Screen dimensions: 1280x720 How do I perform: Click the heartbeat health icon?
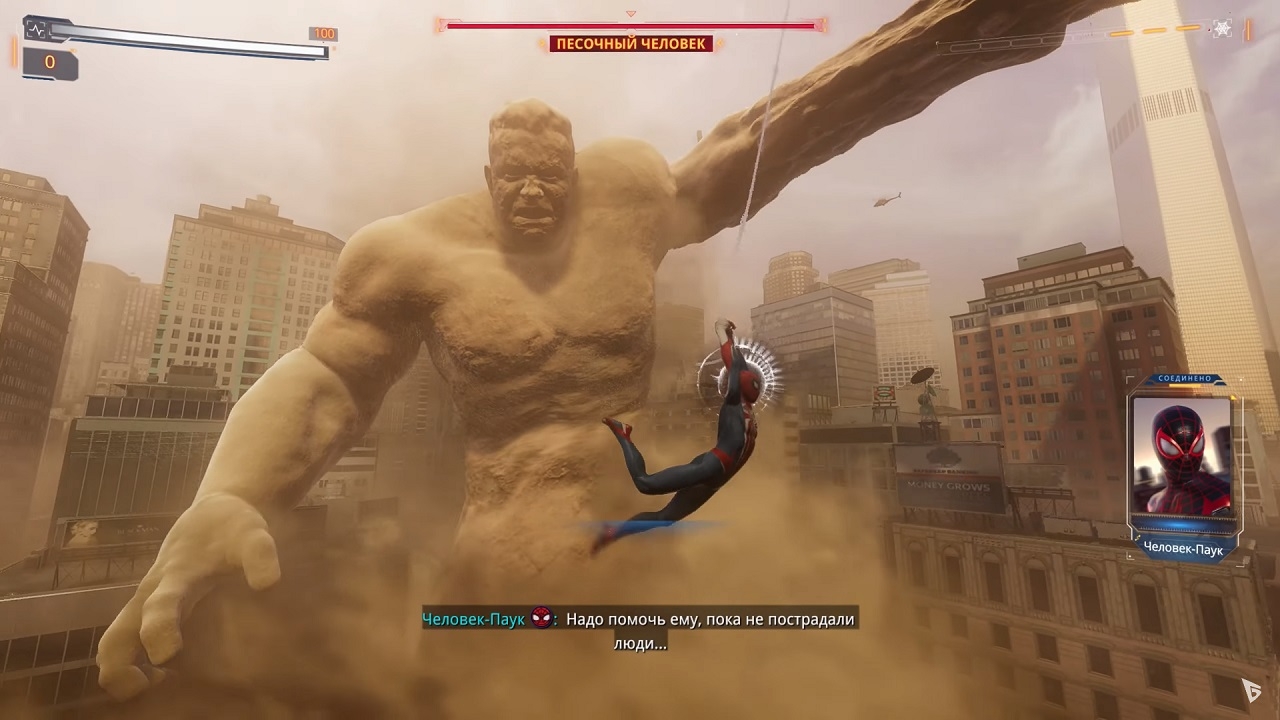coord(36,30)
